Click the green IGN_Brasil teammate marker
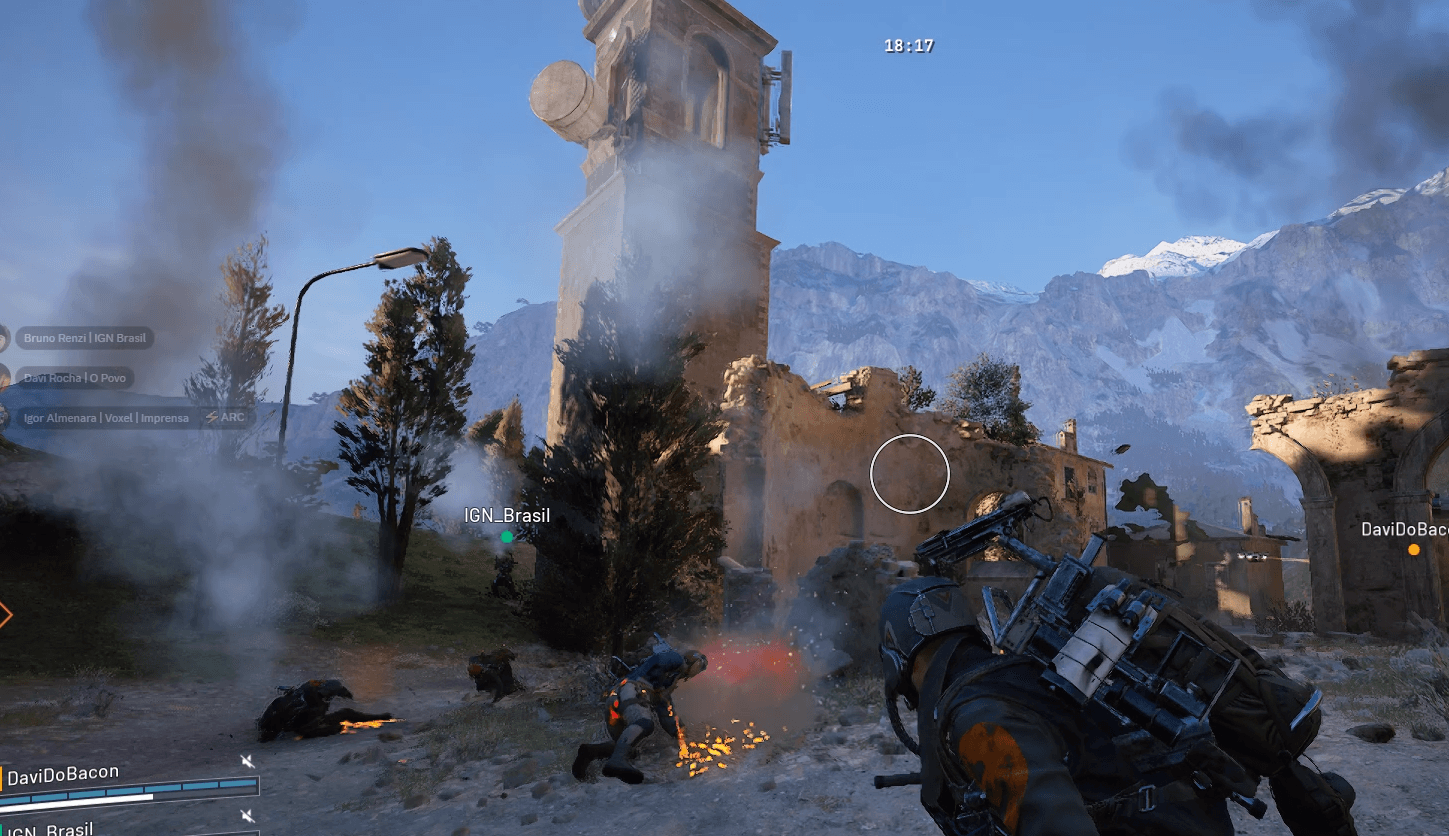The height and width of the screenshot is (836, 1449). 506,537
